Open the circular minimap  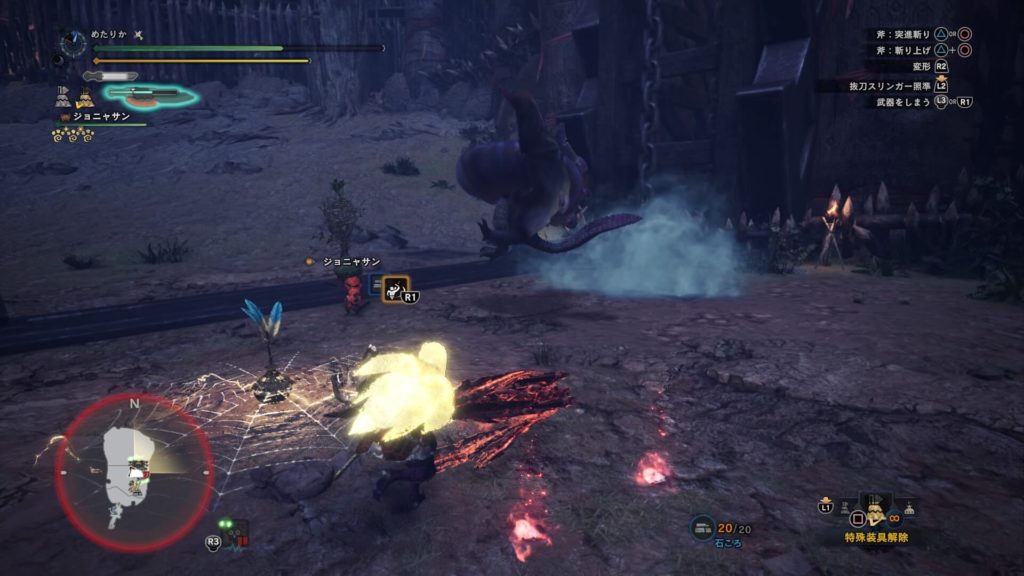134,473
